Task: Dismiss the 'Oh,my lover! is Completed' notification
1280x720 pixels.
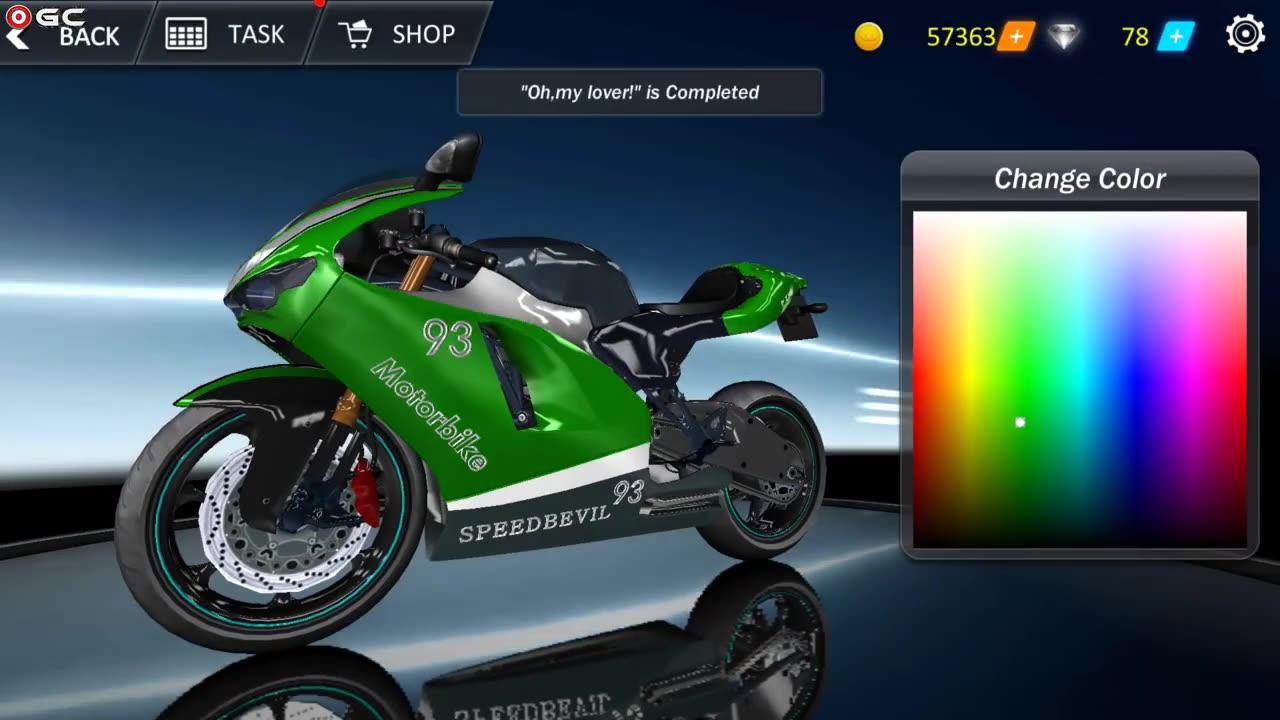Action: (639, 92)
